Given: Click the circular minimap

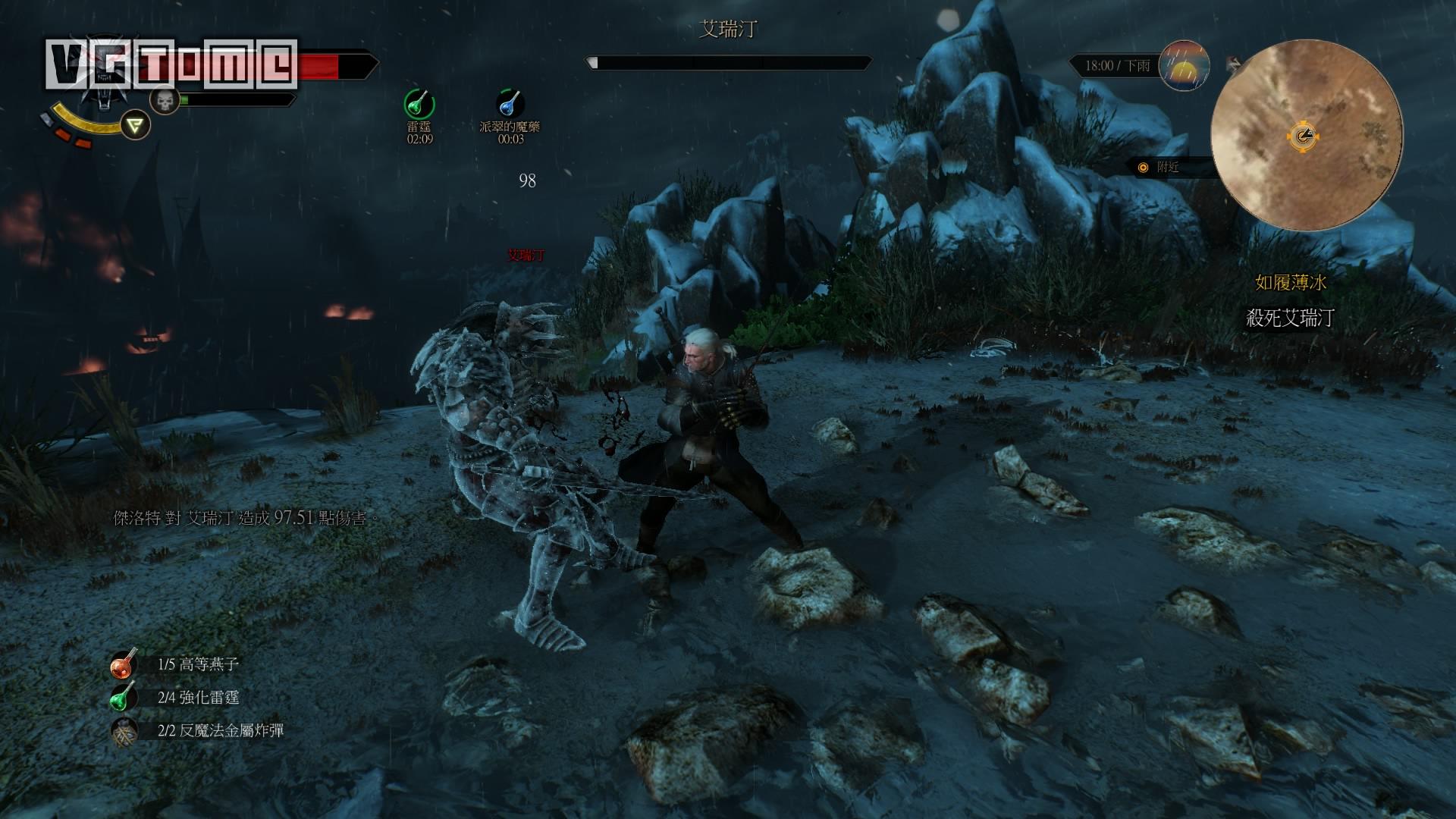Looking at the screenshot, I should tap(1305, 136).
